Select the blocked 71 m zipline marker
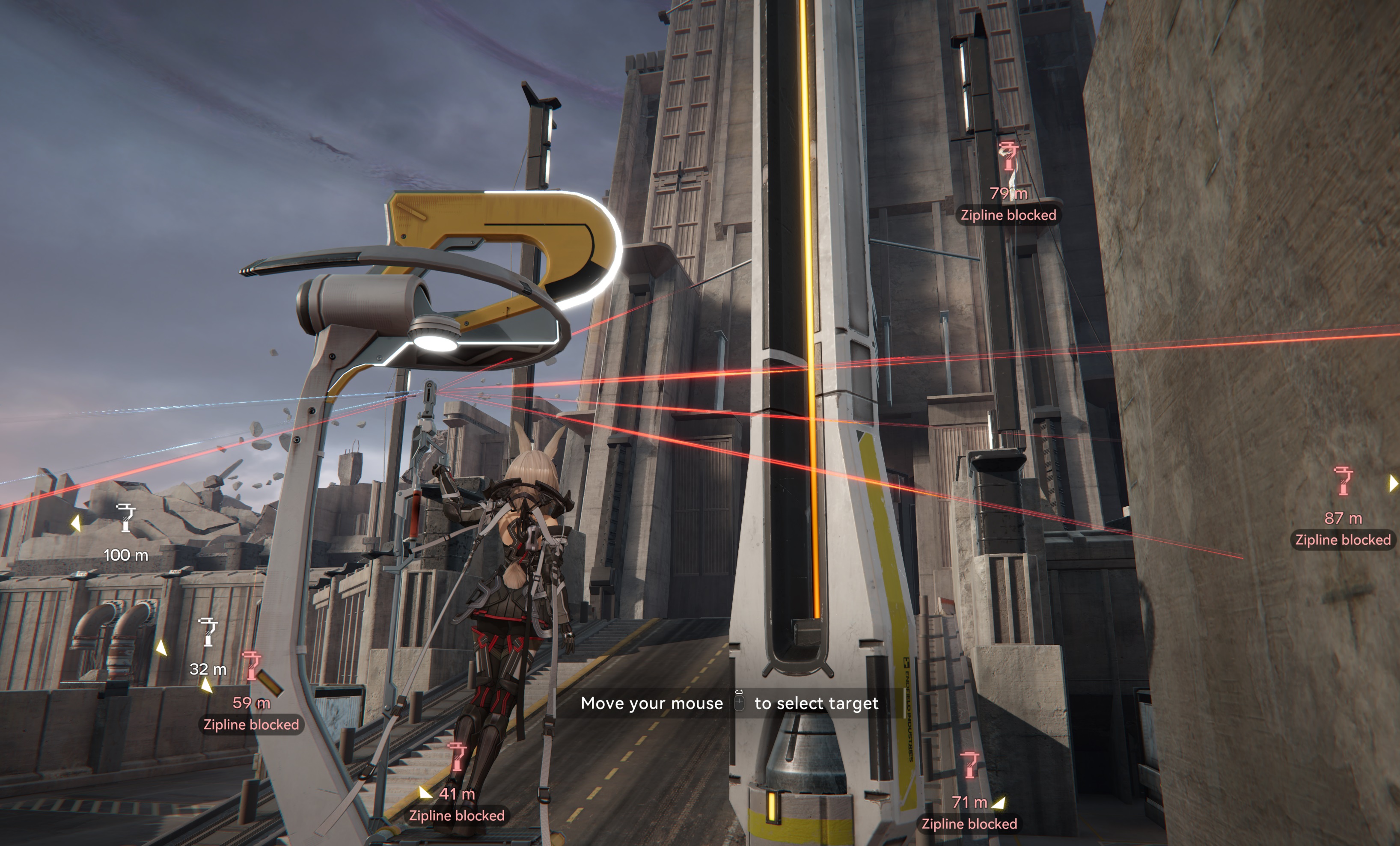 pyautogui.click(x=969, y=765)
